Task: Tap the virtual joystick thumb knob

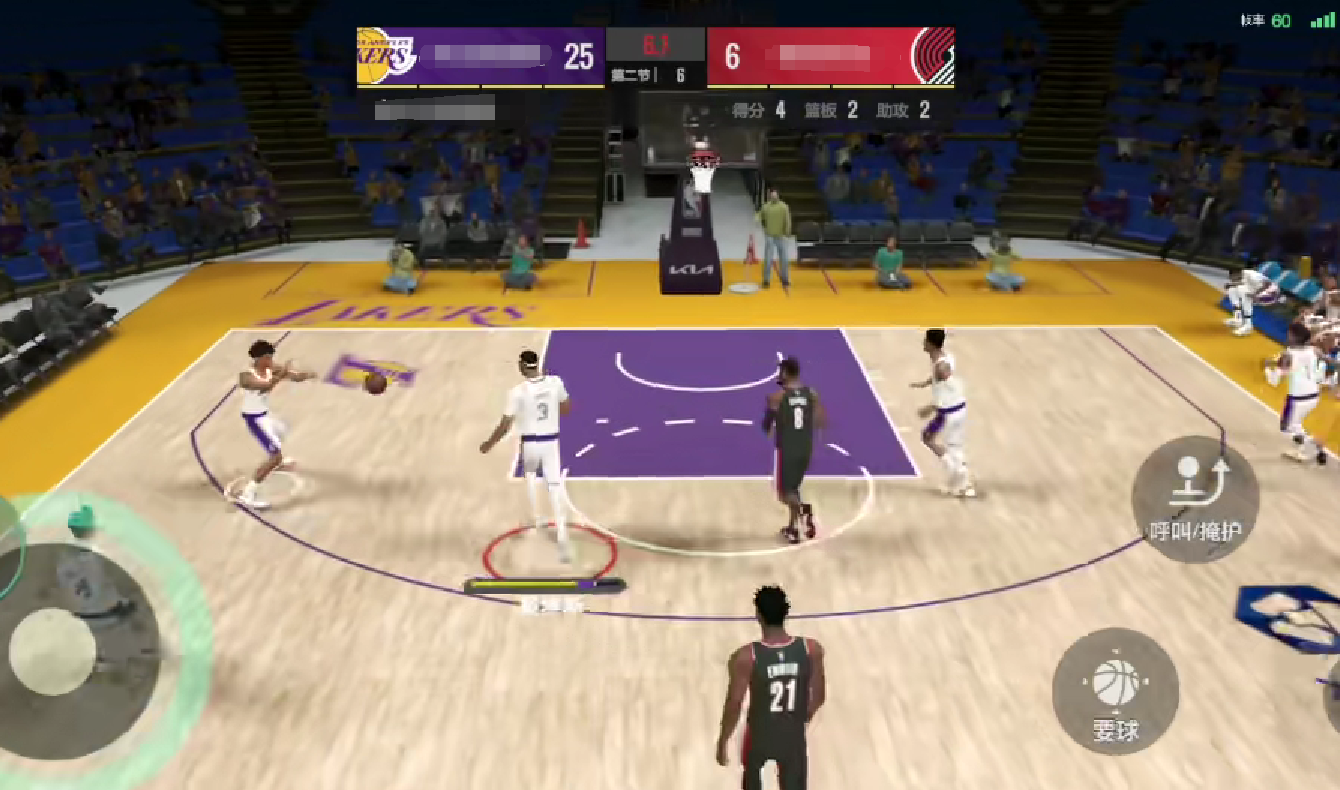Action: (x=53, y=652)
